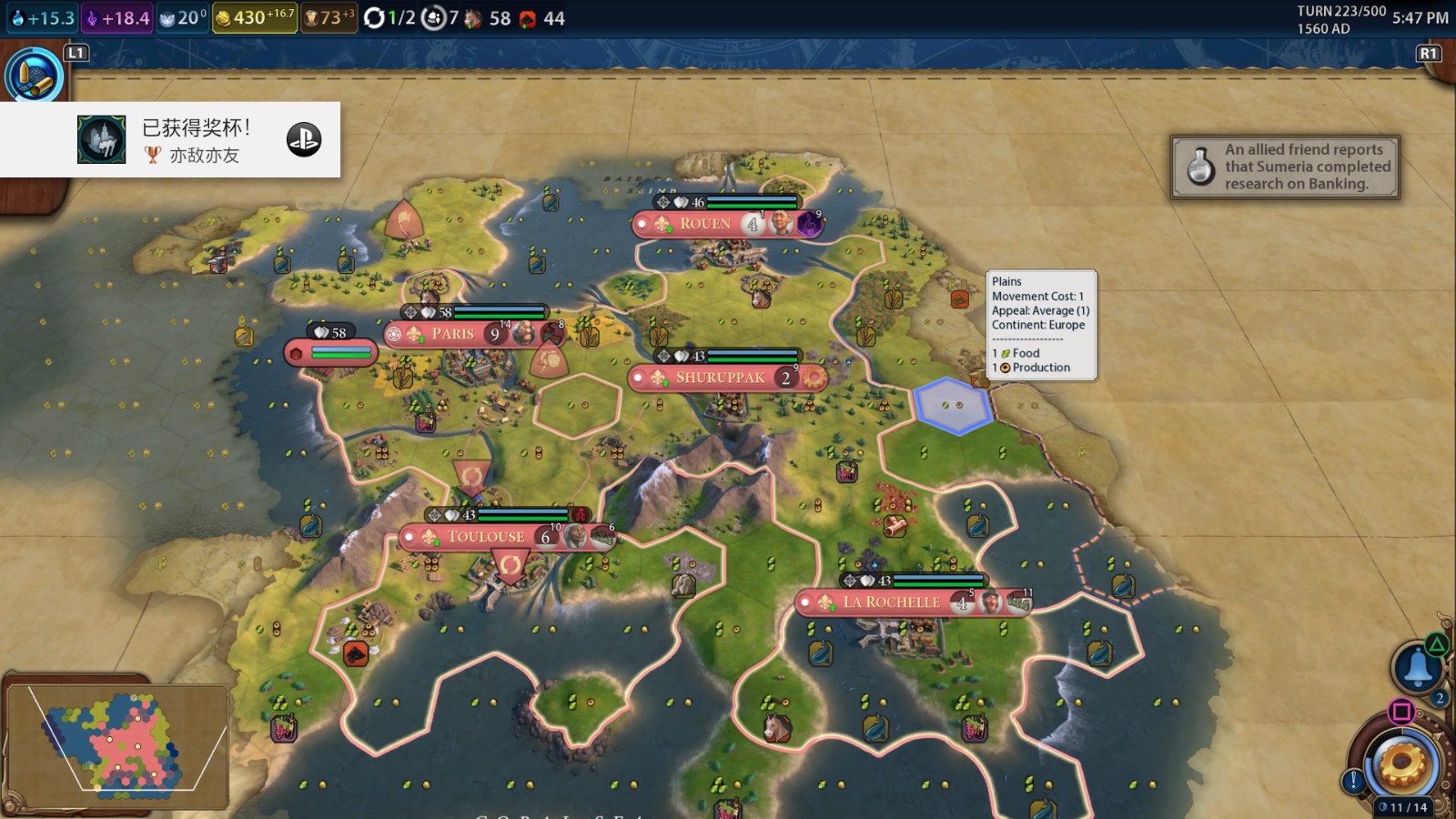
Task: Select the Paris city banner
Action: pyautogui.click(x=453, y=334)
